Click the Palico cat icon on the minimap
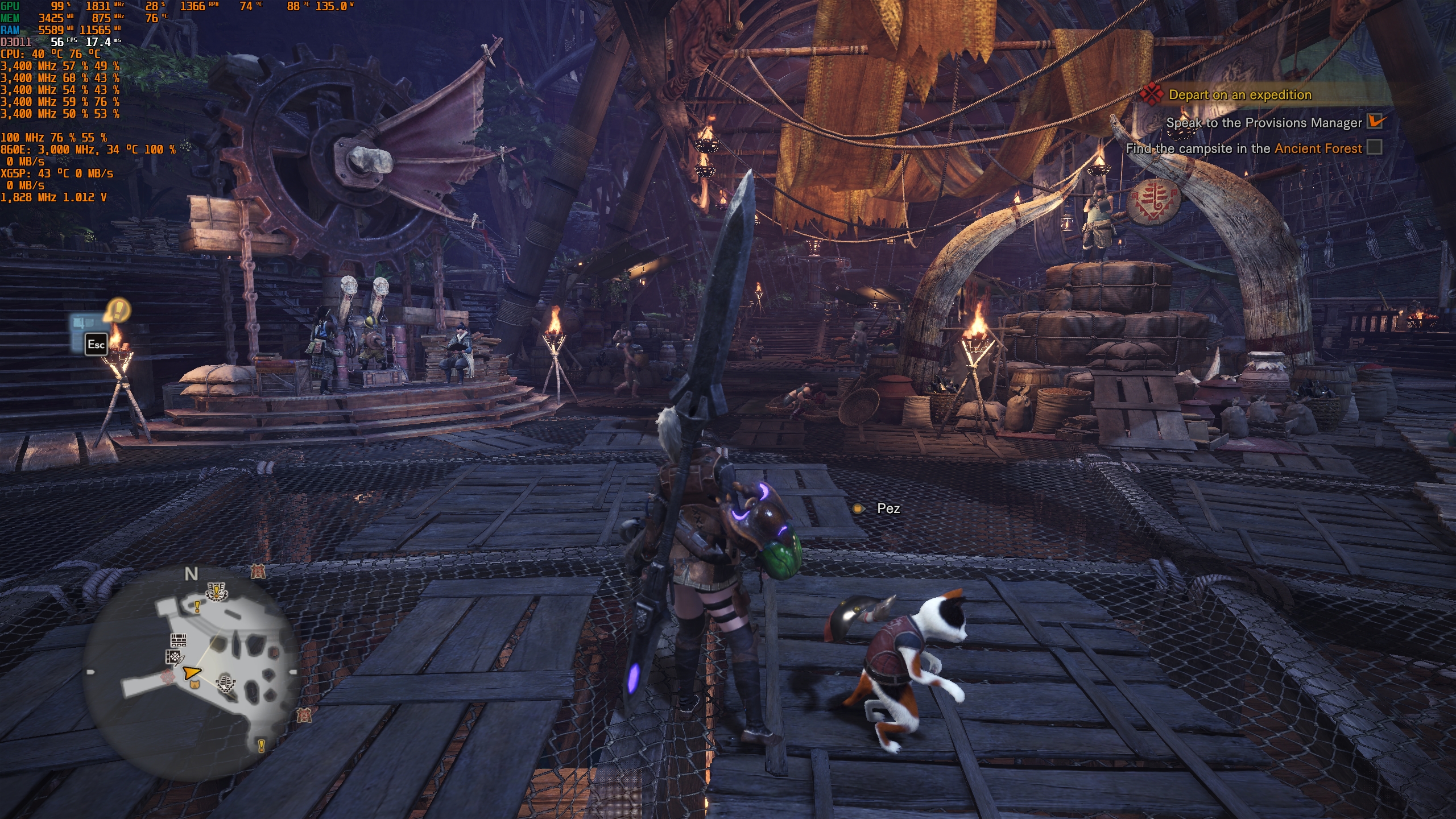This screenshot has height=819, width=1456. (195, 684)
